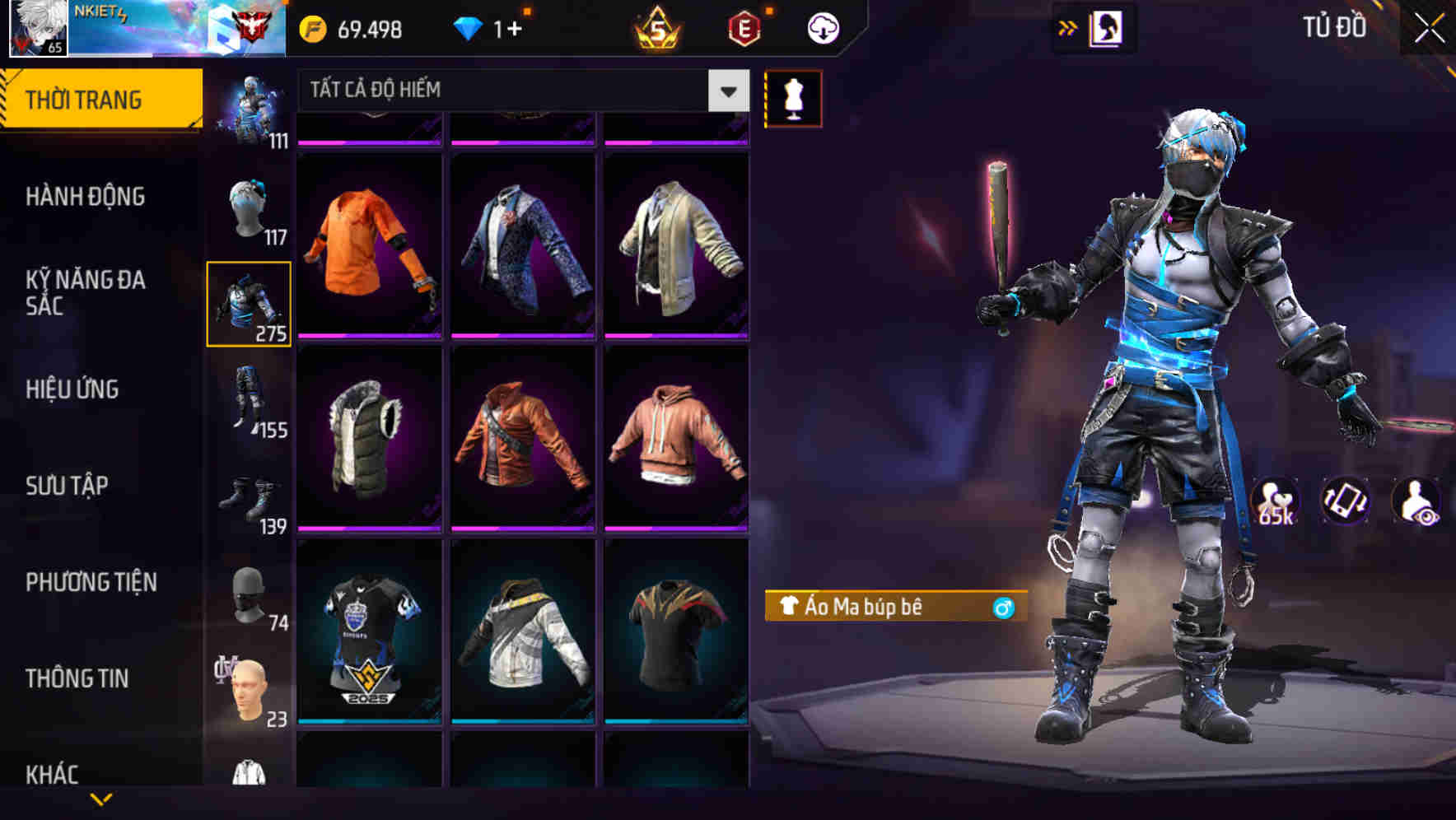
Task: Select the cloud download icon in the top bar
Action: (x=821, y=26)
